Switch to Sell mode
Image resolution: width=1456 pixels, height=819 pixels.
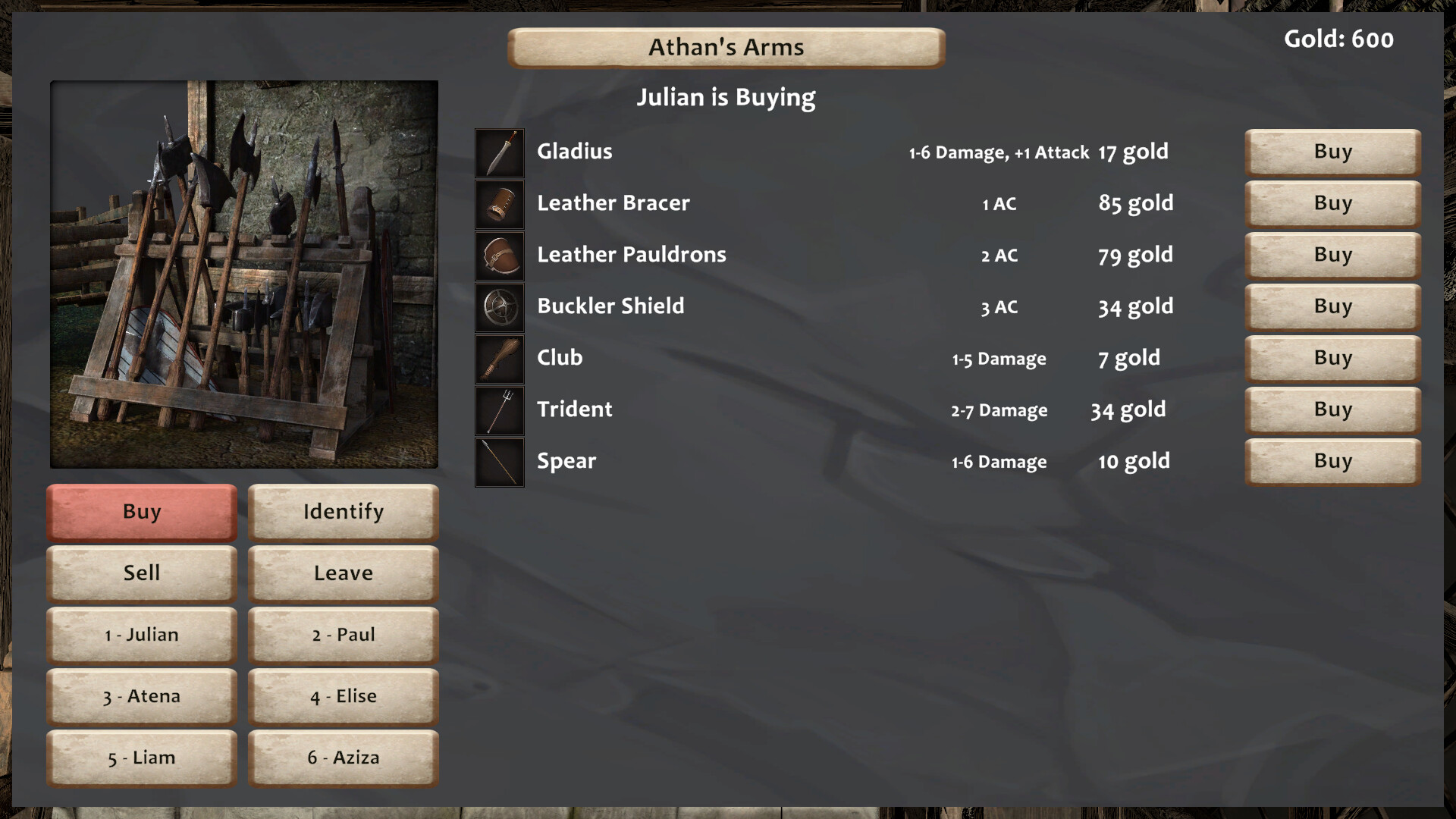tap(142, 573)
